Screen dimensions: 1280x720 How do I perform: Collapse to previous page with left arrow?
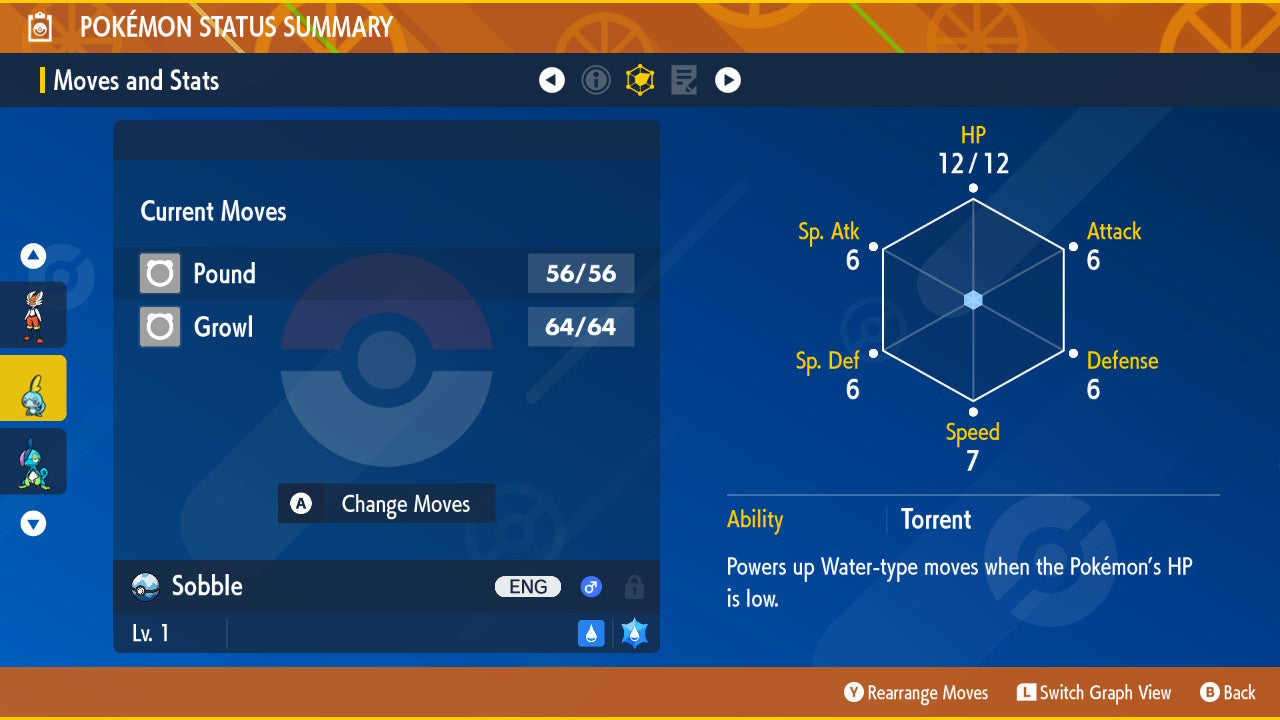click(552, 80)
